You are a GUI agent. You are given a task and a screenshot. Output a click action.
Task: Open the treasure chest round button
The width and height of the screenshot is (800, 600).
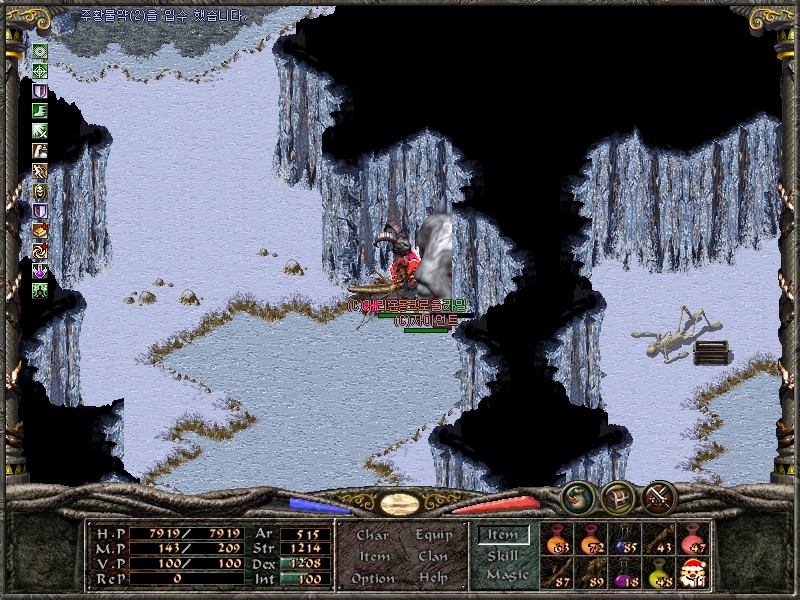[618, 496]
